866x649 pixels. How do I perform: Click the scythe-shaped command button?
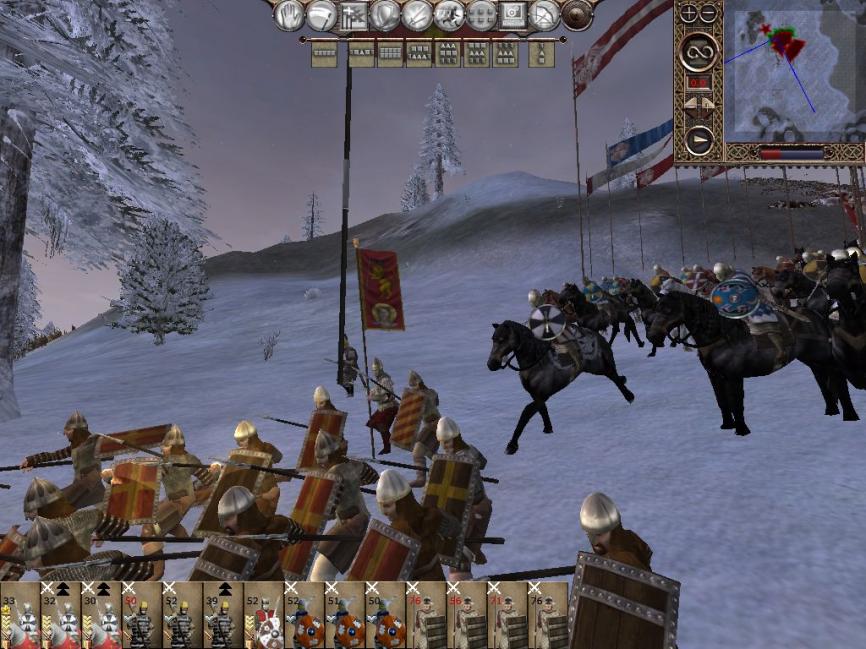tap(322, 15)
